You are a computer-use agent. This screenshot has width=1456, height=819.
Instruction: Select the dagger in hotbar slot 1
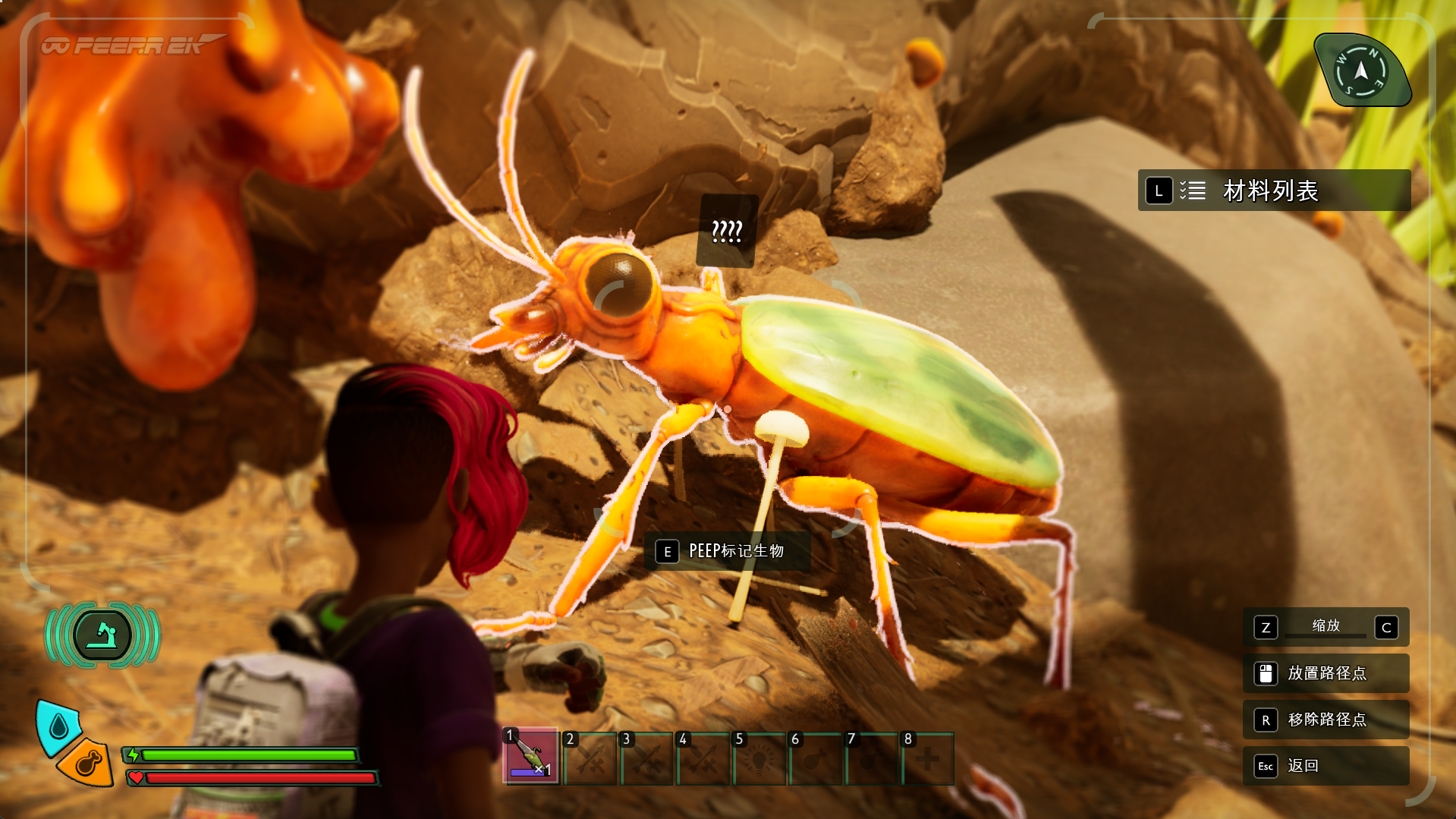[531, 758]
